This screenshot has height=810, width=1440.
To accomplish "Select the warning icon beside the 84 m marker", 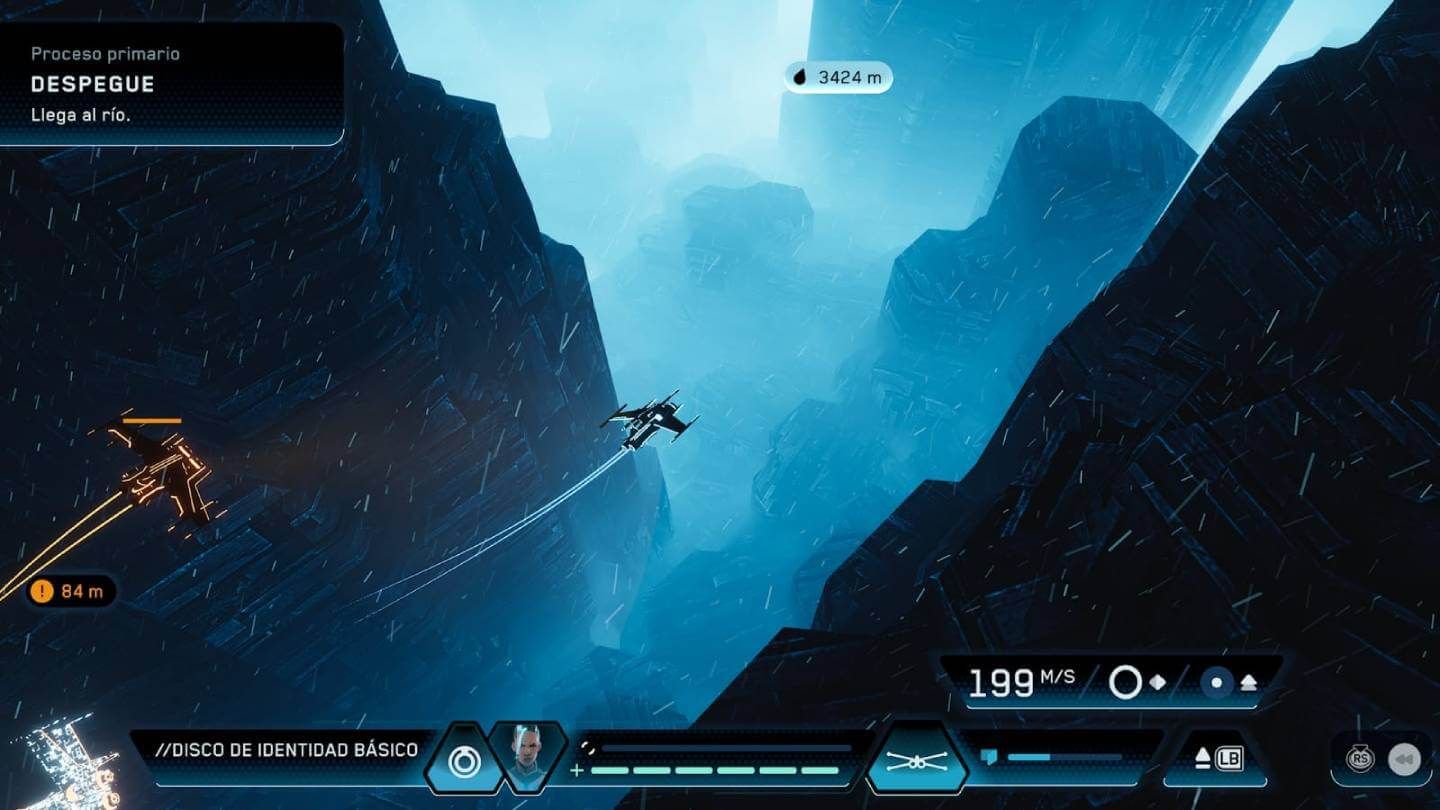I will coord(40,591).
